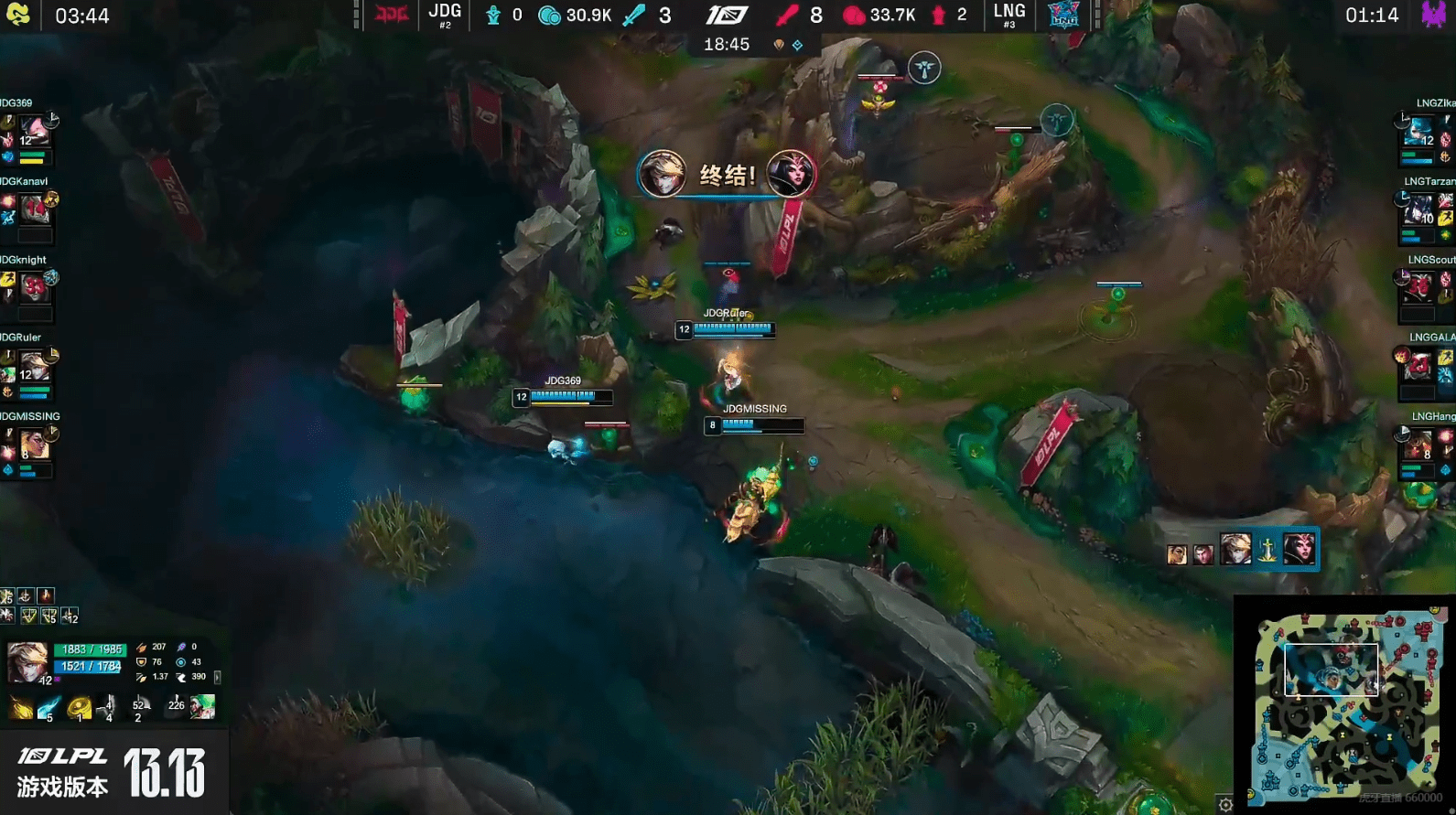Select LNGScout's champion portrait
The height and width of the screenshot is (815, 1456).
1419,287
